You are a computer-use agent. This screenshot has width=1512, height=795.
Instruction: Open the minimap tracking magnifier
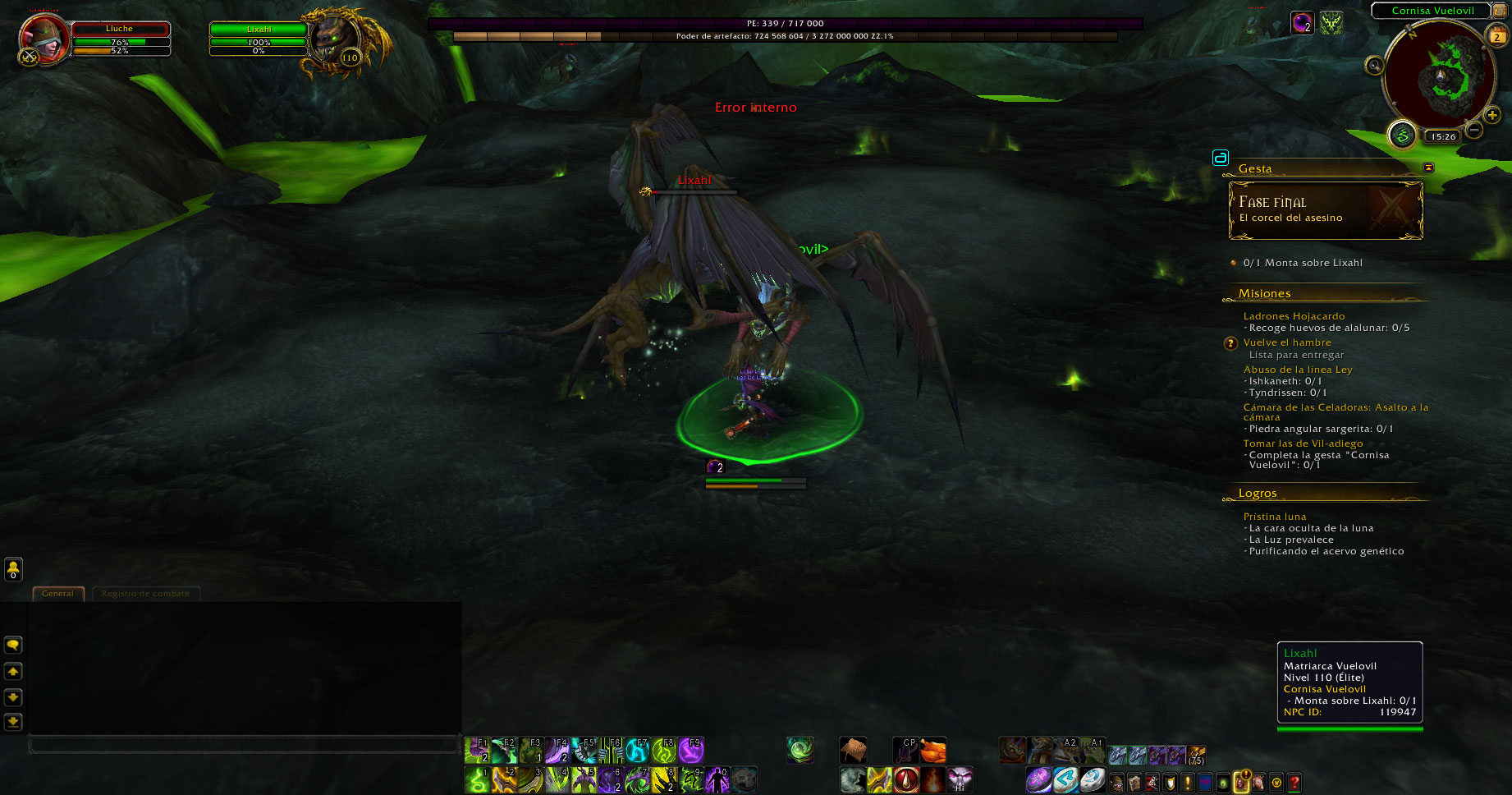tap(1374, 66)
